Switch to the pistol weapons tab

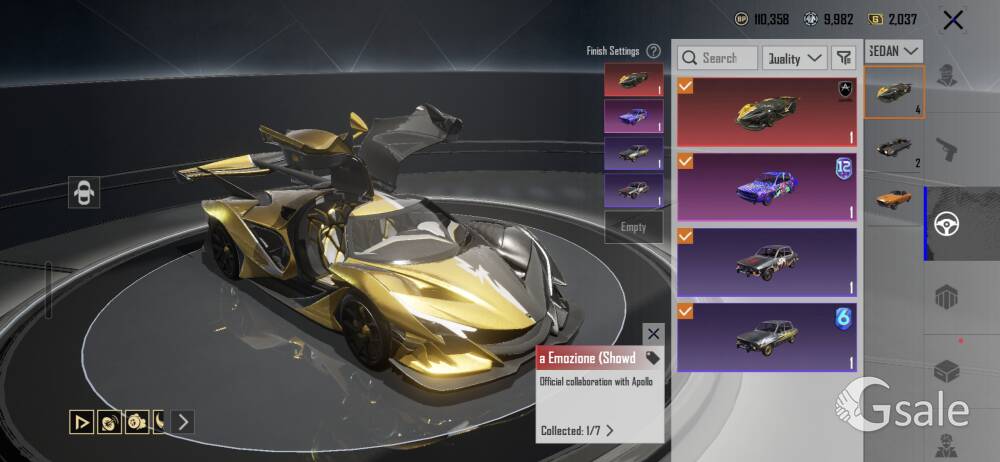point(947,149)
